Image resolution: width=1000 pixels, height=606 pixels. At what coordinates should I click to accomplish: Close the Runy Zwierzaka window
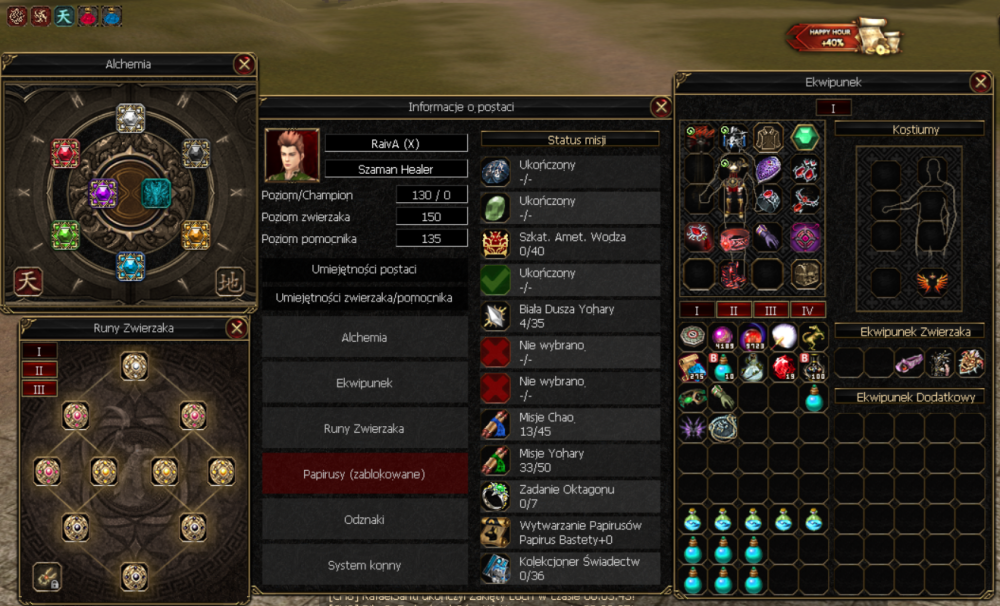[x=237, y=328]
